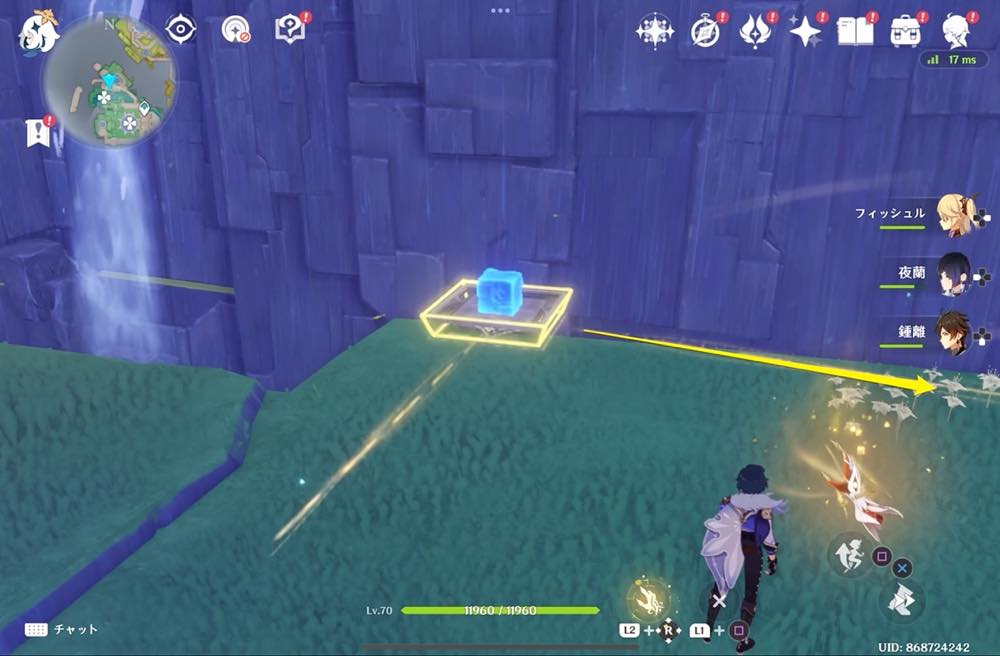Open the quest tracker flag icon
This screenshot has width=1000, height=656.
[x=36, y=133]
